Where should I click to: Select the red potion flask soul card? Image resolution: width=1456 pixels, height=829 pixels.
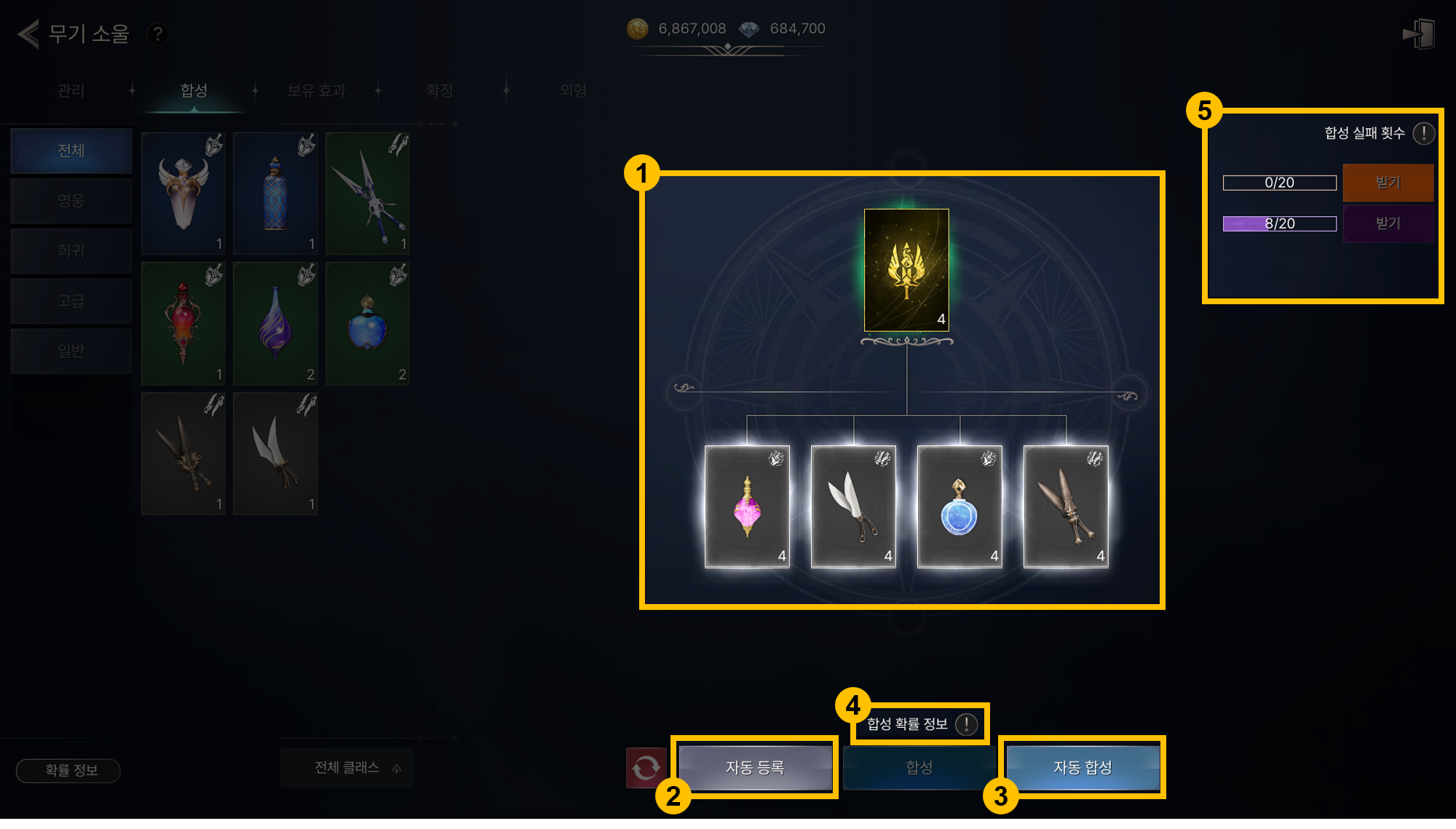[183, 323]
